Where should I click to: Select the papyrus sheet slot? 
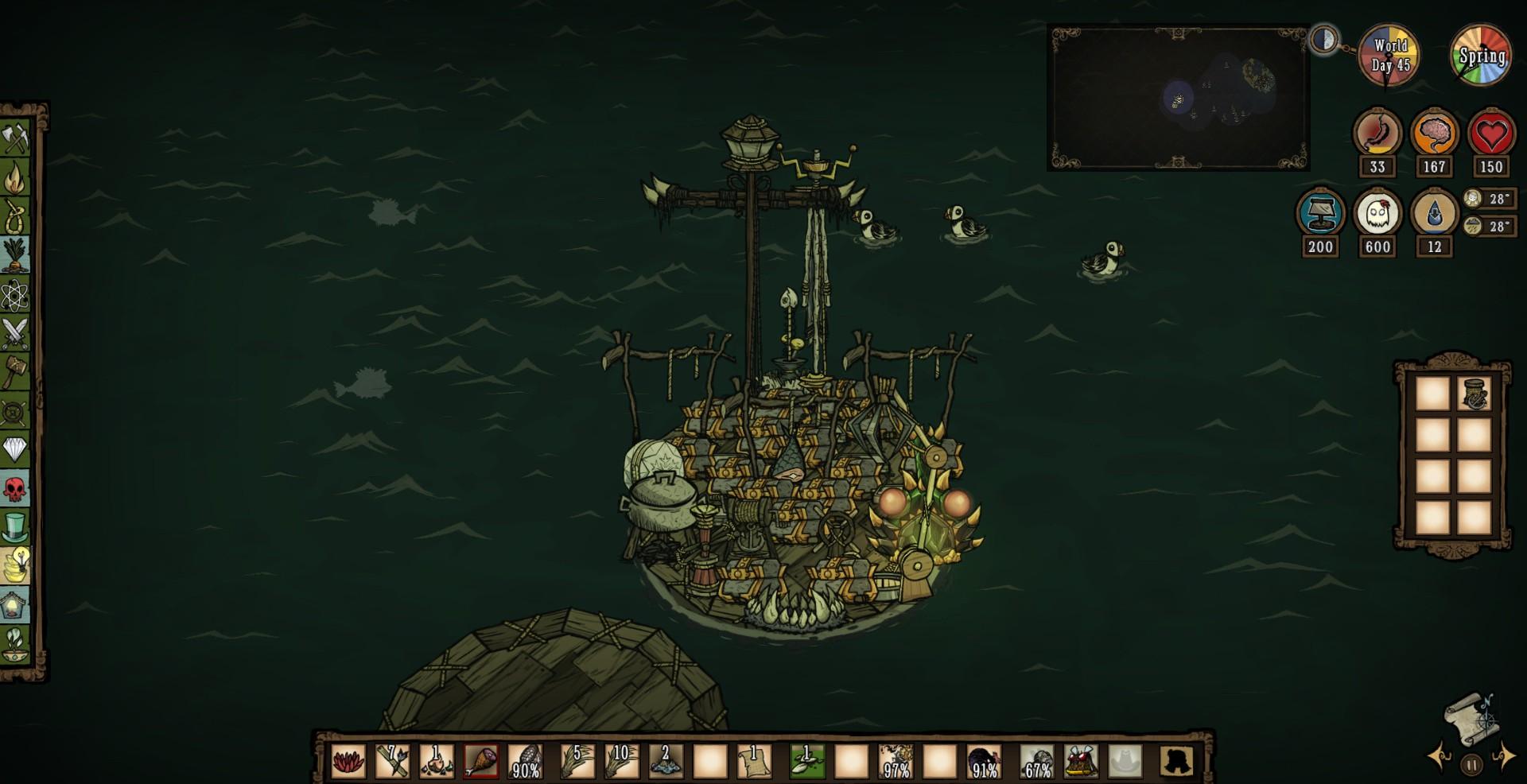[753, 761]
